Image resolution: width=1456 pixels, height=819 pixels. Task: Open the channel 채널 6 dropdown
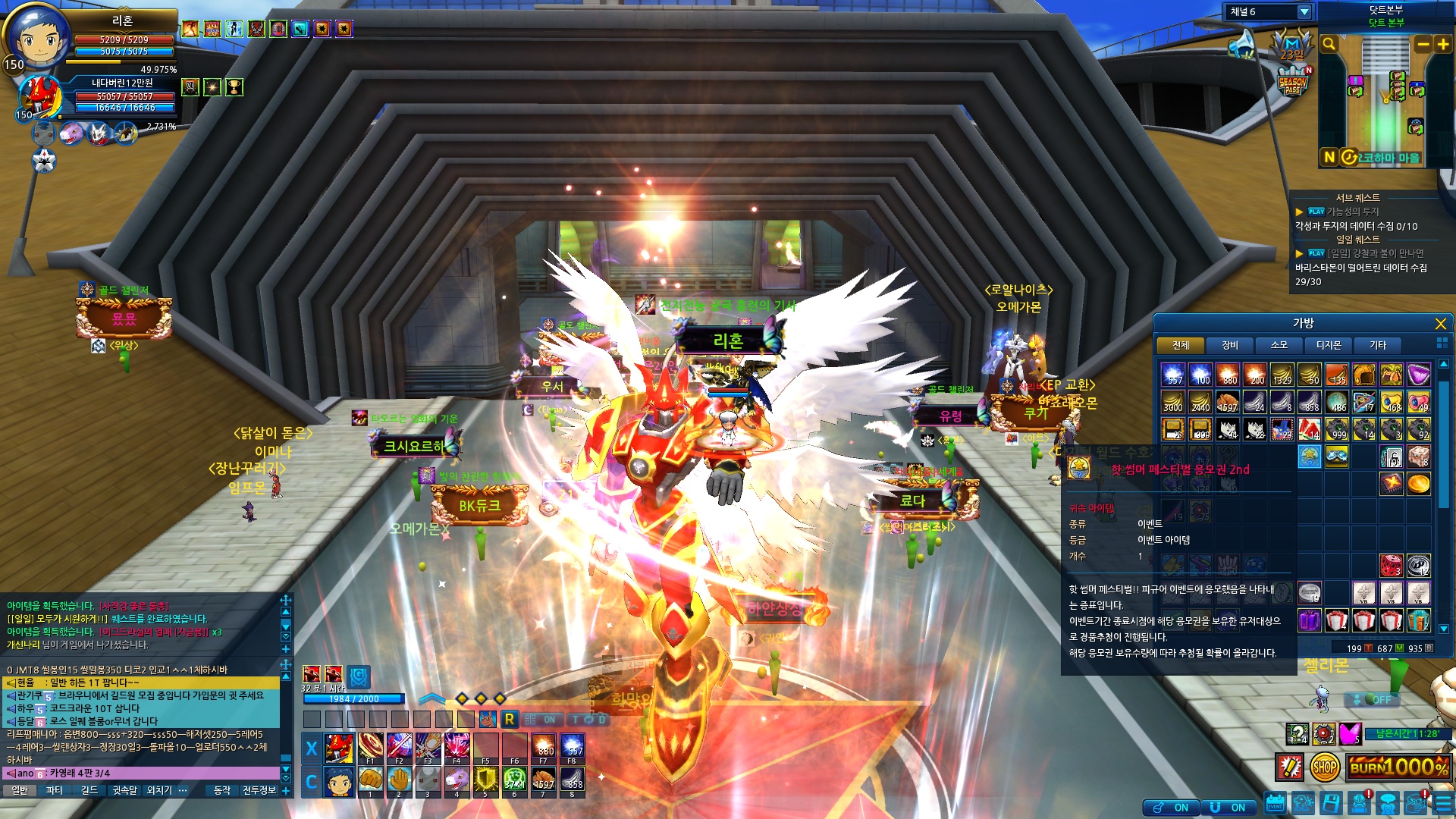[x=1304, y=12]
